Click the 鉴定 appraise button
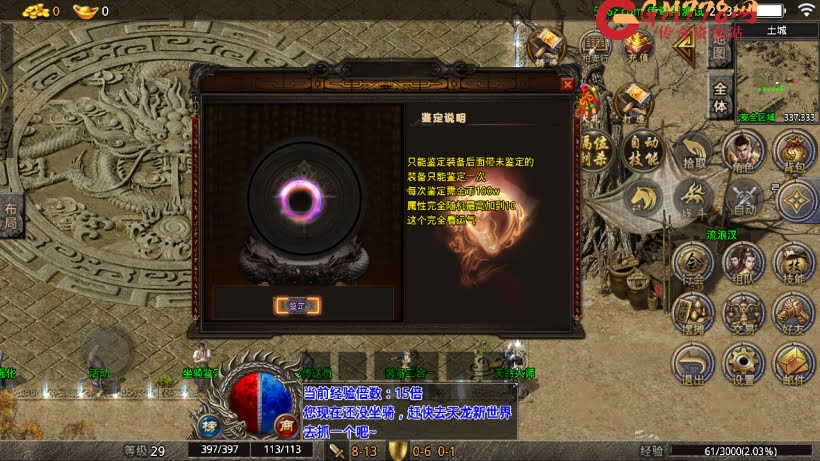This screenshot has height=461, width=820. click(x=297, y=305)
